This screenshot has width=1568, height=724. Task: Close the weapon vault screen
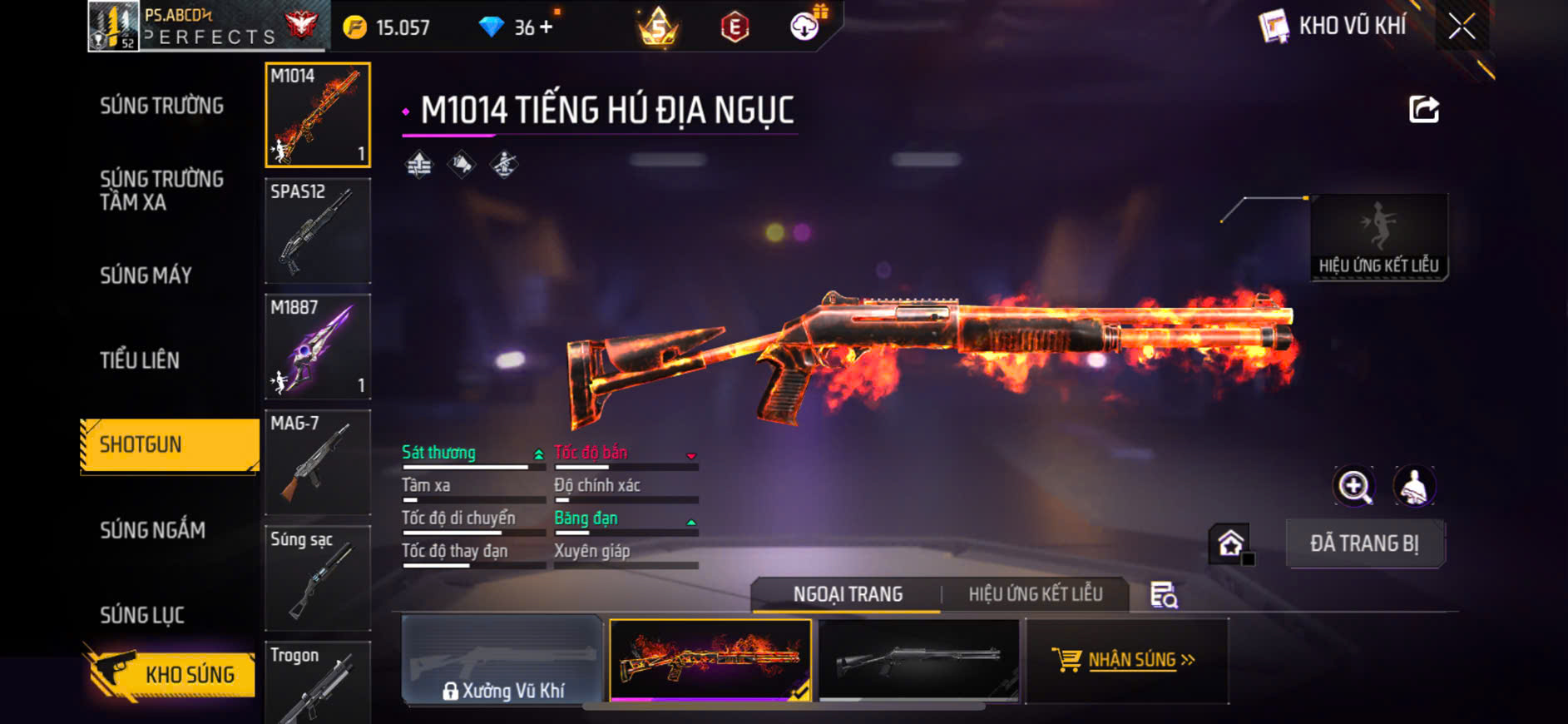pyautogui.click(x=1462, y=27)
